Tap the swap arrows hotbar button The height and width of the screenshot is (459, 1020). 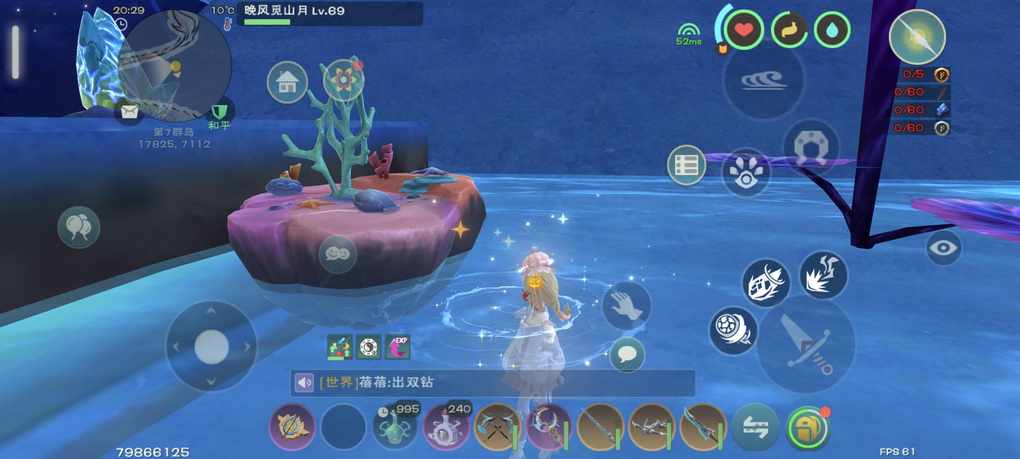click(x=755, y=427)
